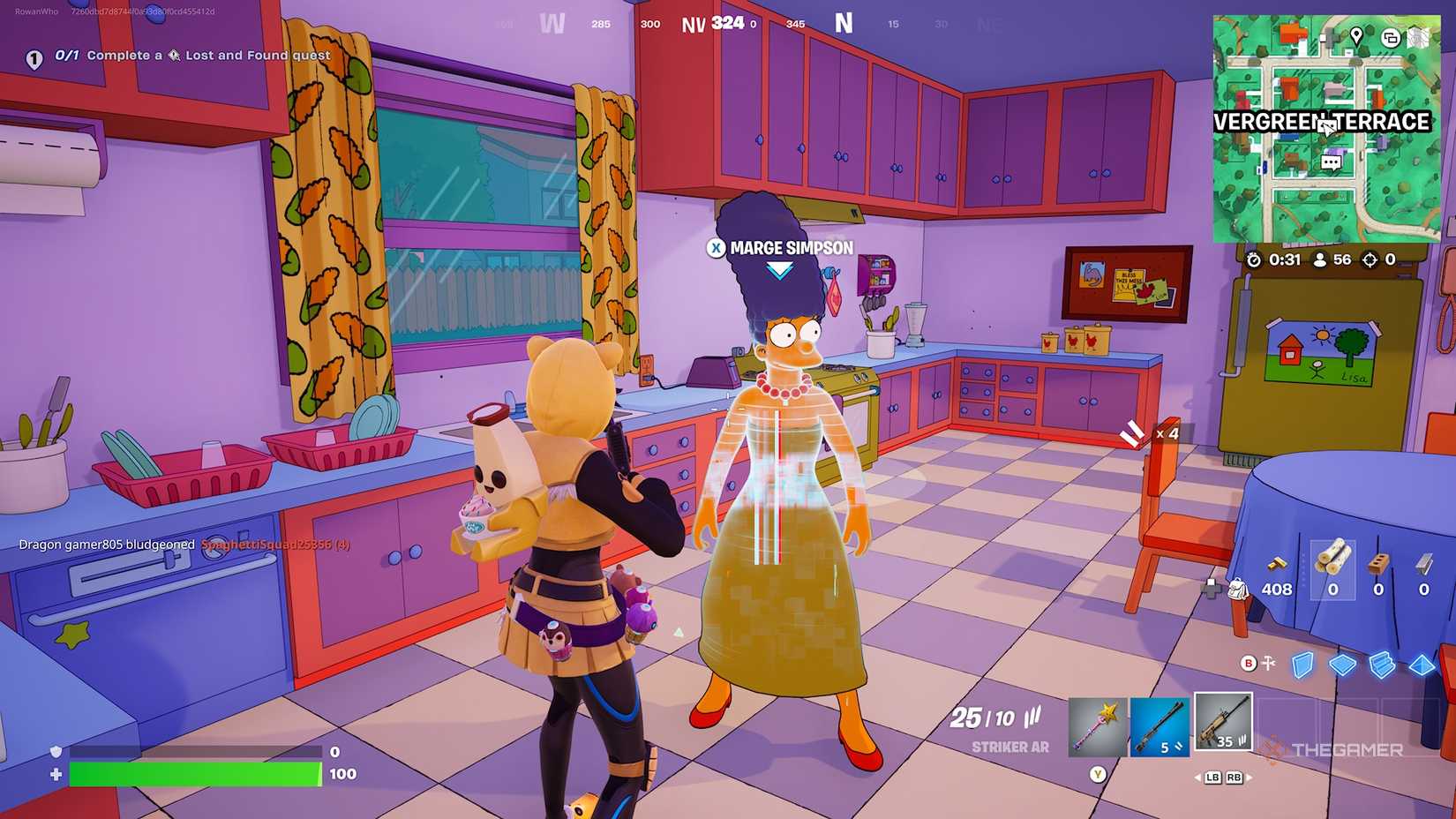Select the wood resource icon
This screenshot has width=1456, height=819.
1332,562
